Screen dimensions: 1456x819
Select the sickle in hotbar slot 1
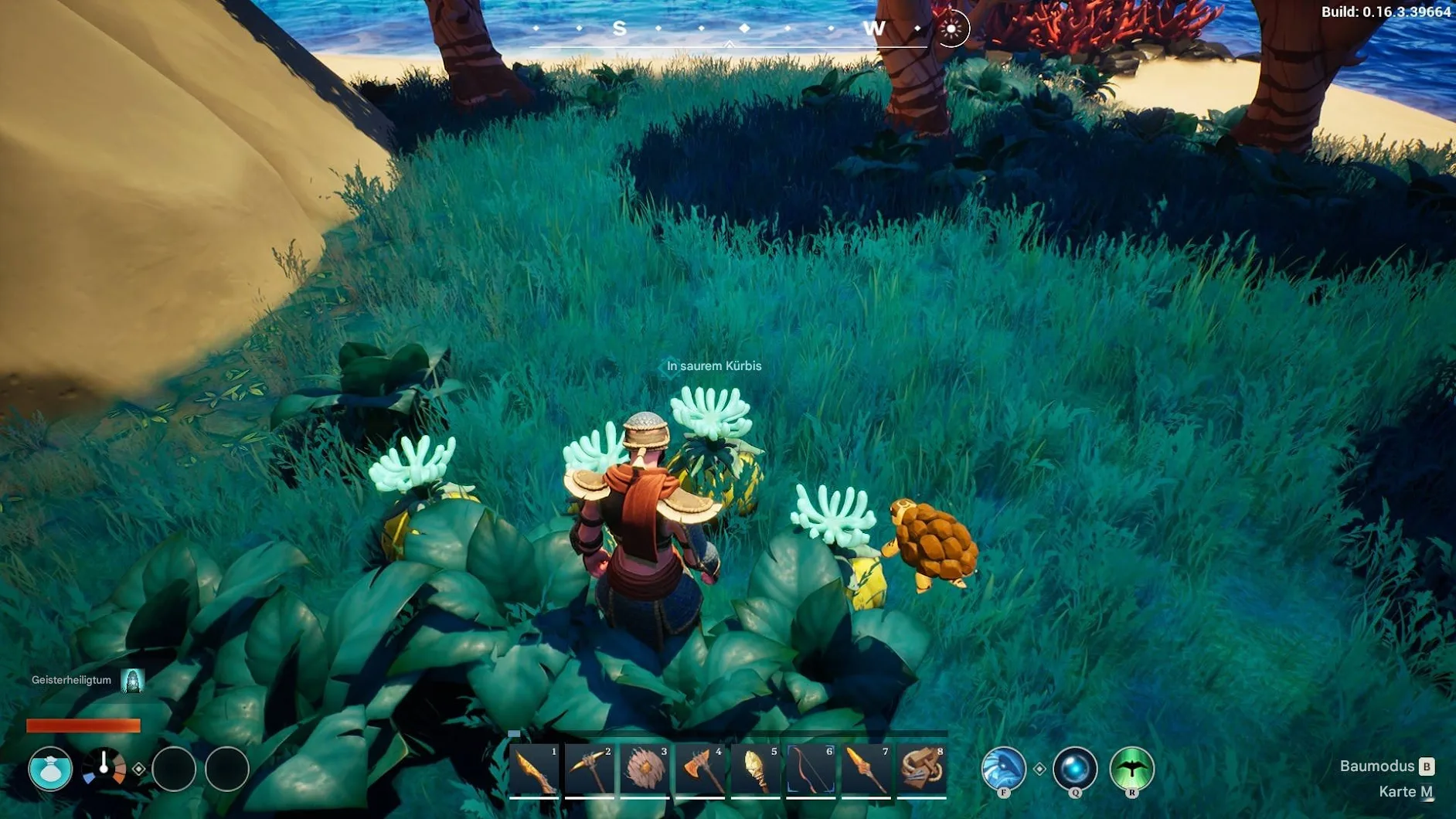(535, 770)
